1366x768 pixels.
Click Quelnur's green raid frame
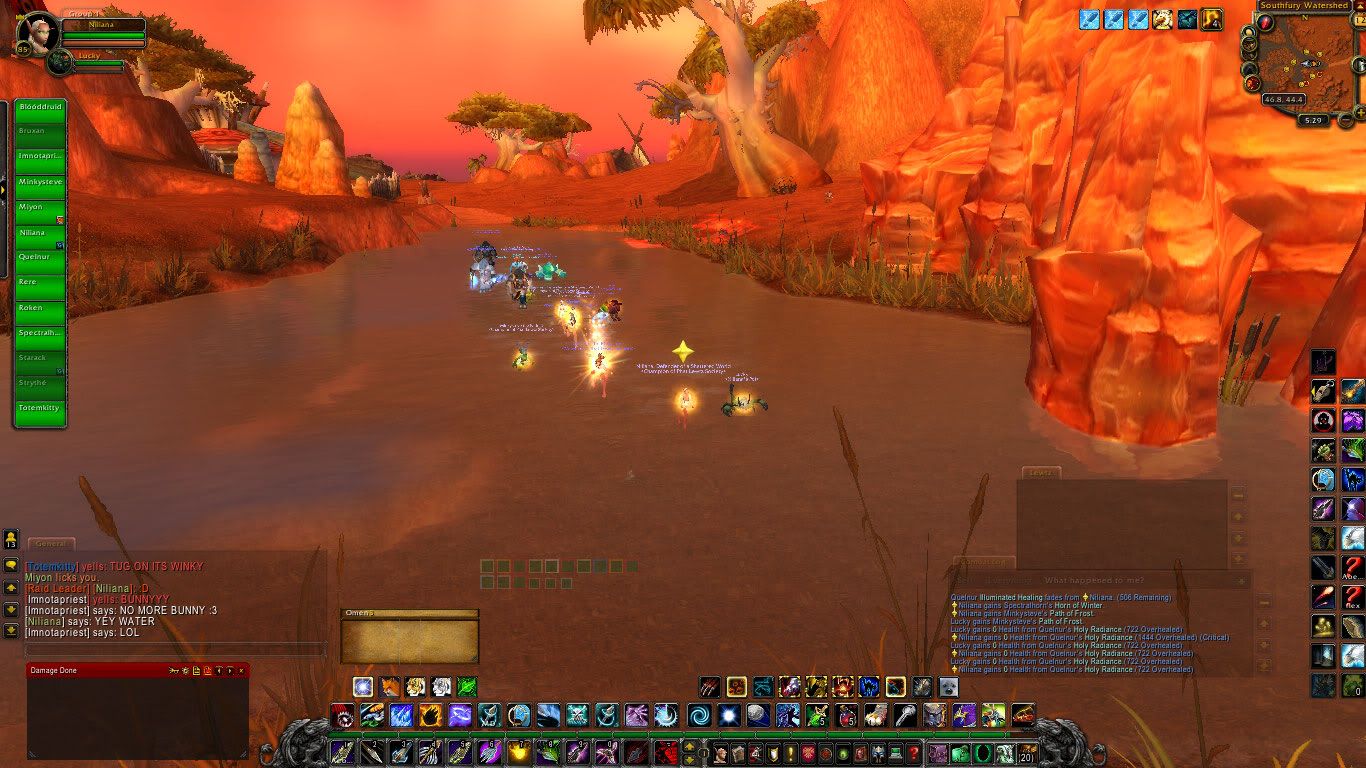tap(41, 257)
